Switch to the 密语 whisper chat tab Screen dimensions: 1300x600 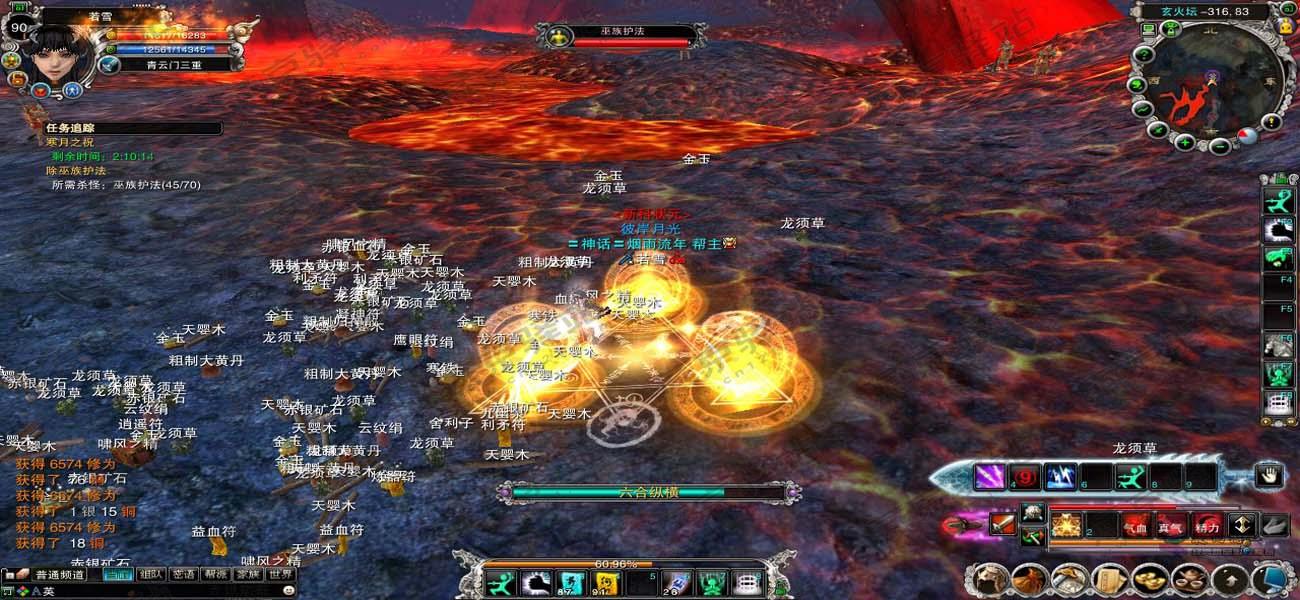(x=183, y=575)
